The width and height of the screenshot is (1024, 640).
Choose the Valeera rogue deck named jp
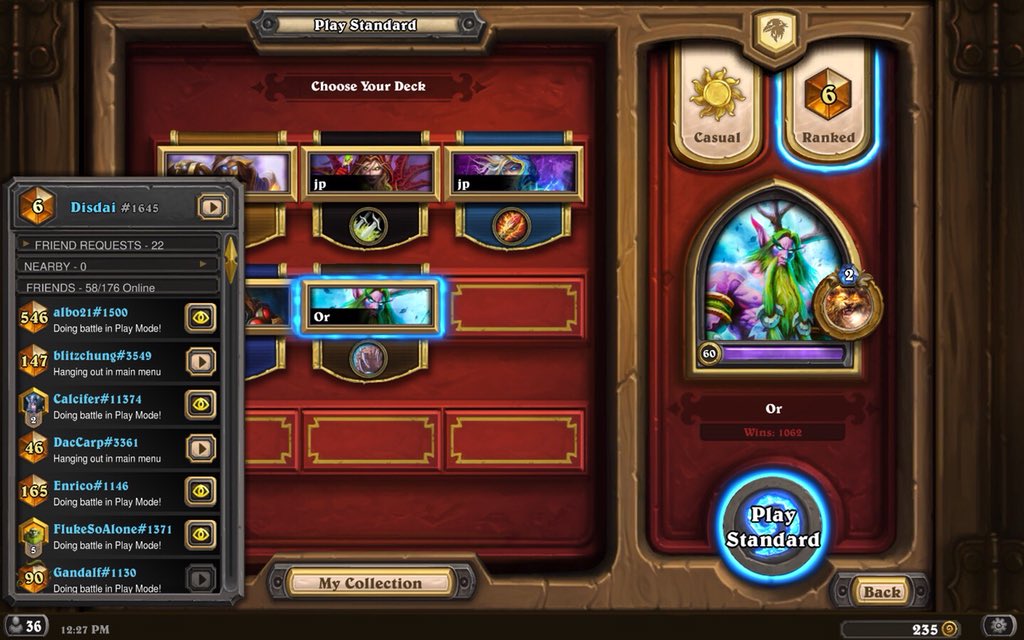click(x=371, y=172)
